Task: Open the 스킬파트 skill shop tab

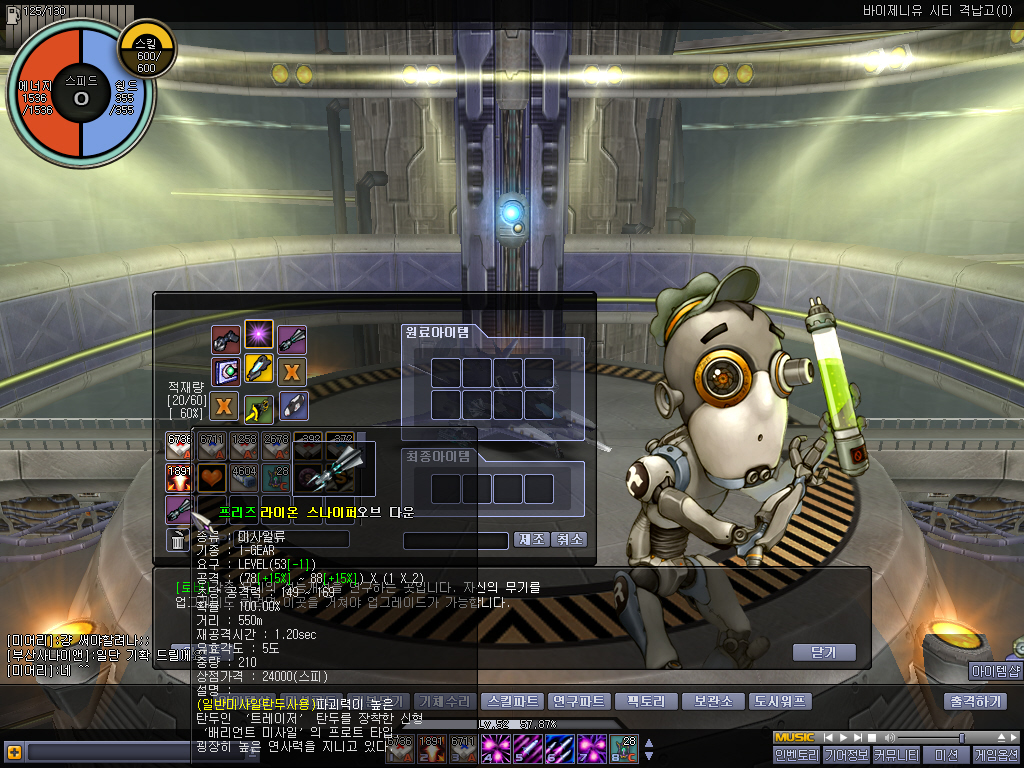Action: tap(511, 701)
